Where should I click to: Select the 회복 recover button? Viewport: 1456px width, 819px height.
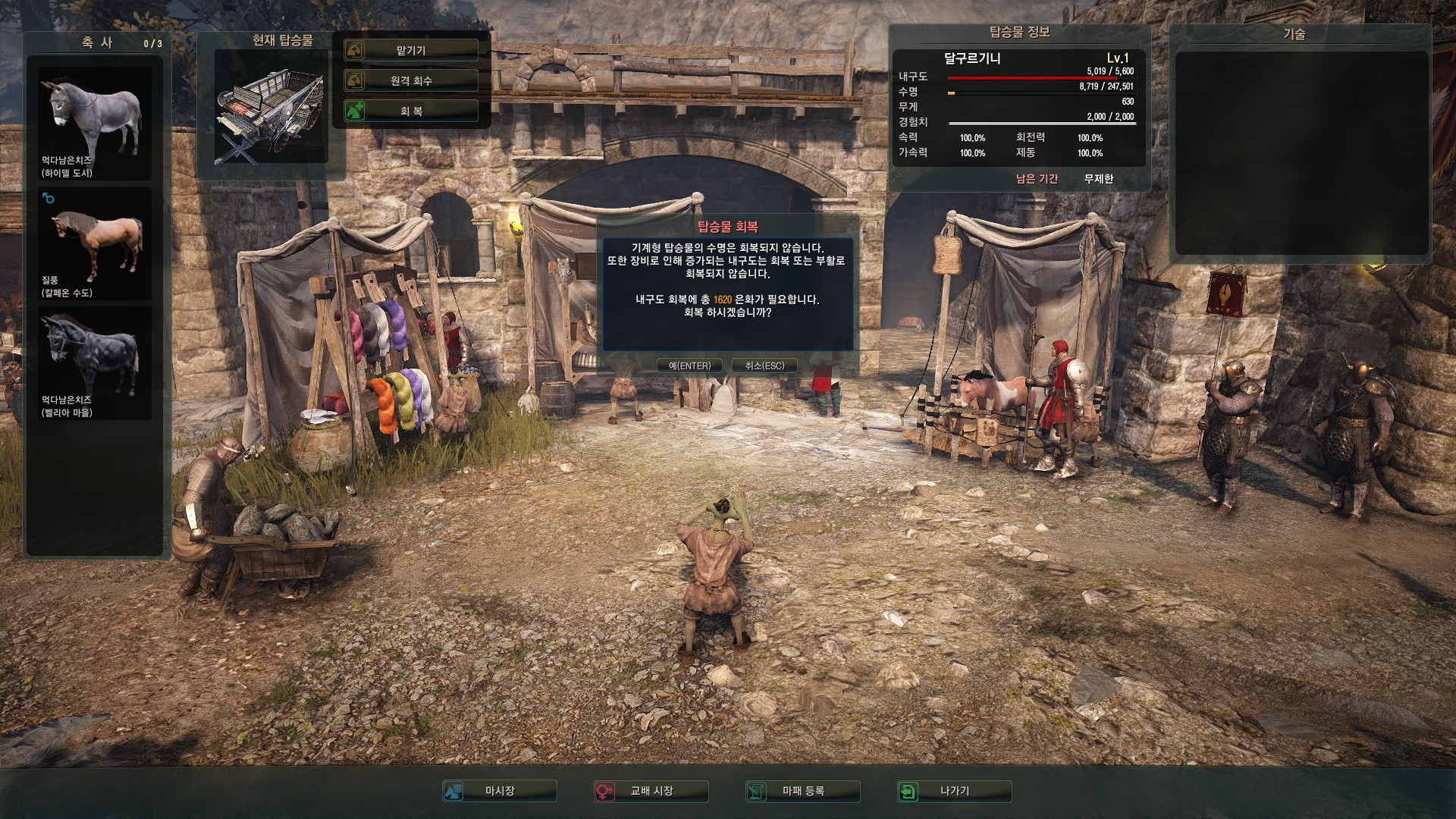[411, 111]
